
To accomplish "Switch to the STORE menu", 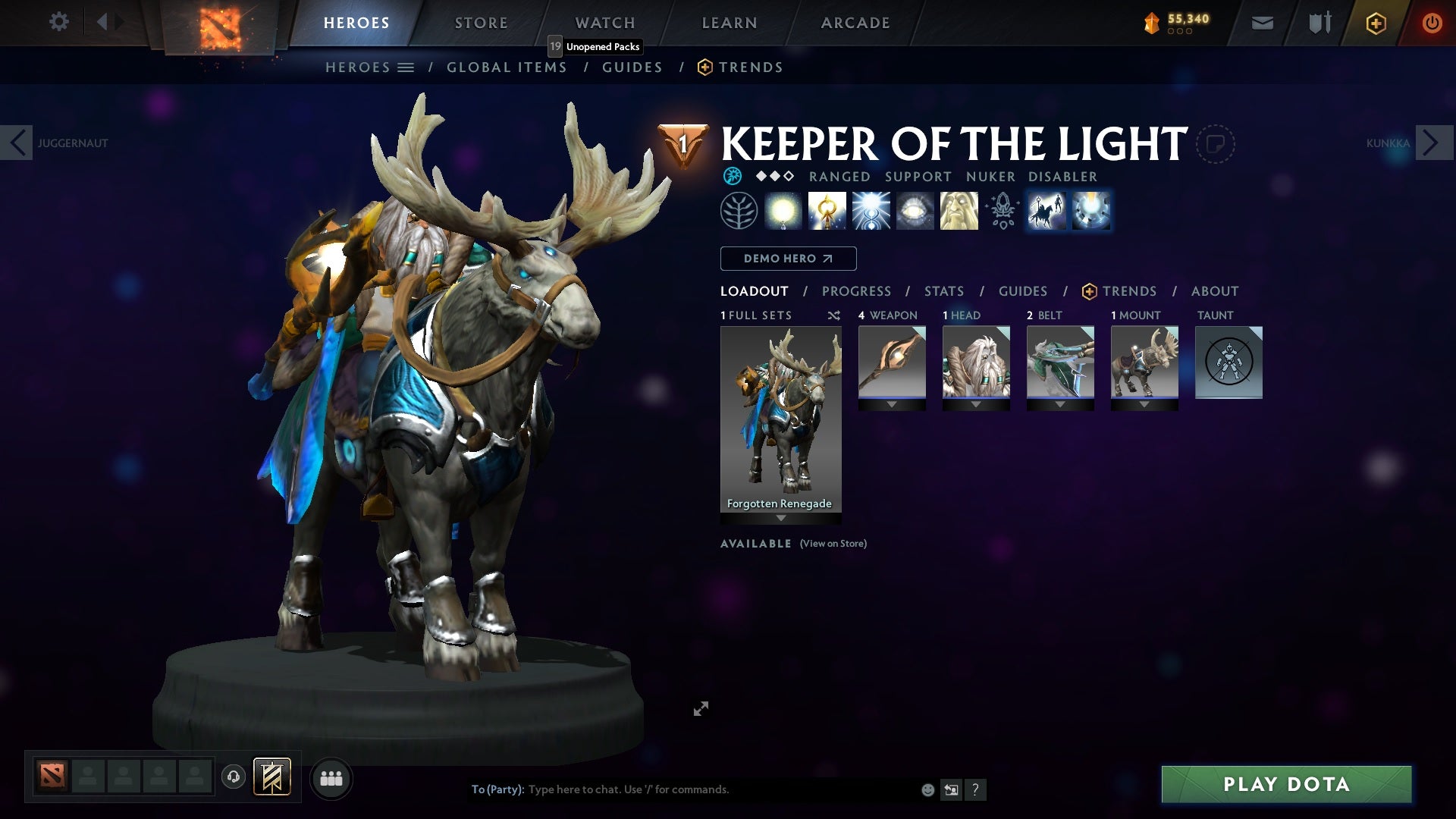I will click(x=481, y=22).
